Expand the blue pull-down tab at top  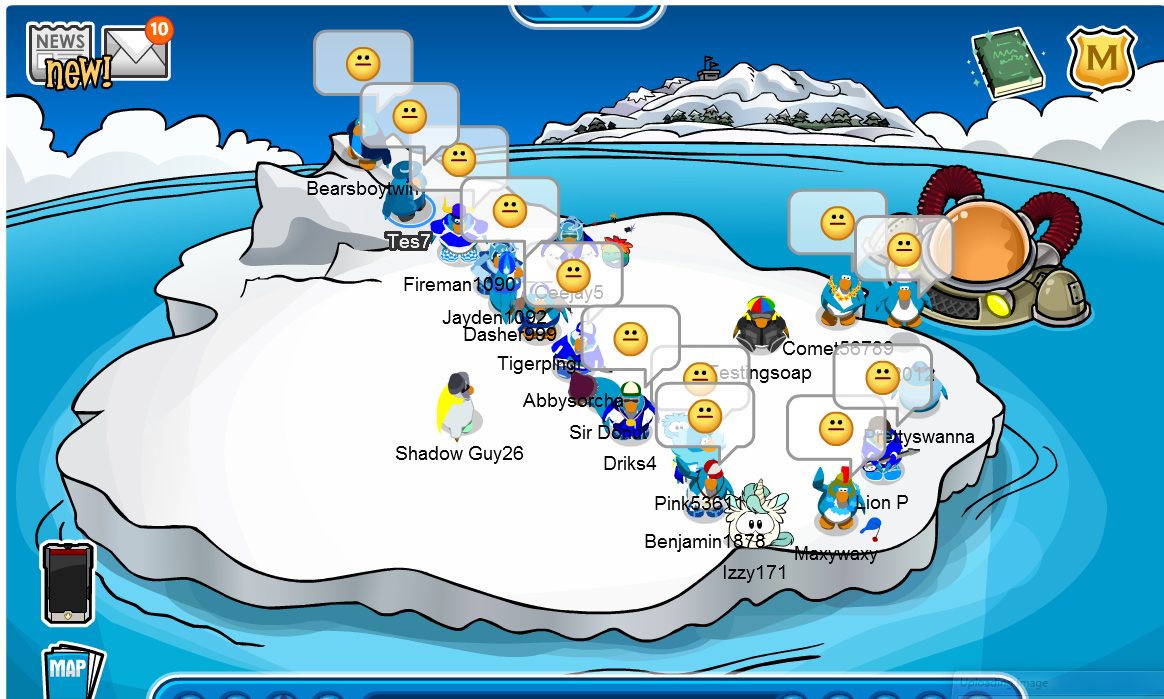(x=586, y=12)
